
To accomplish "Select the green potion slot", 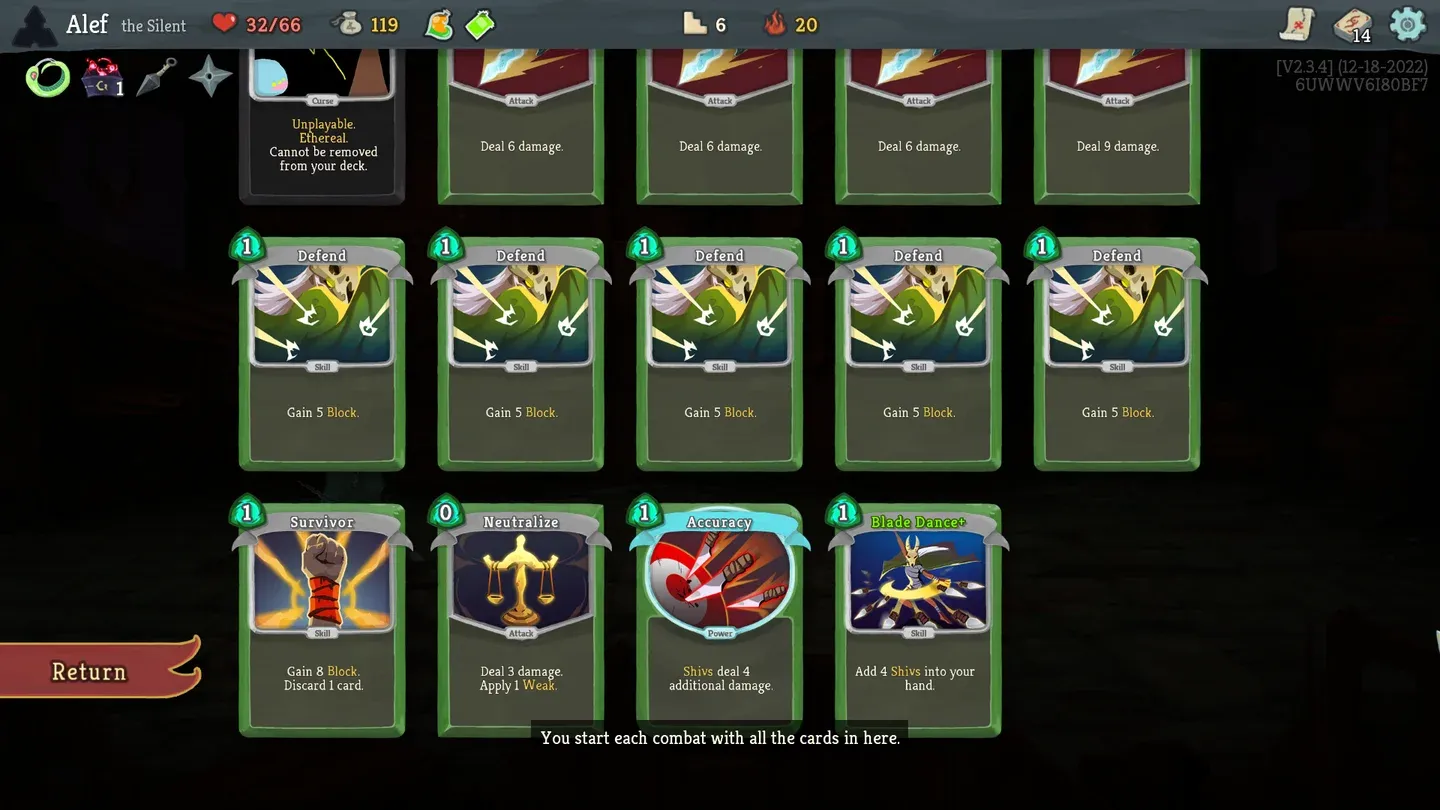I will coord(481,24).
